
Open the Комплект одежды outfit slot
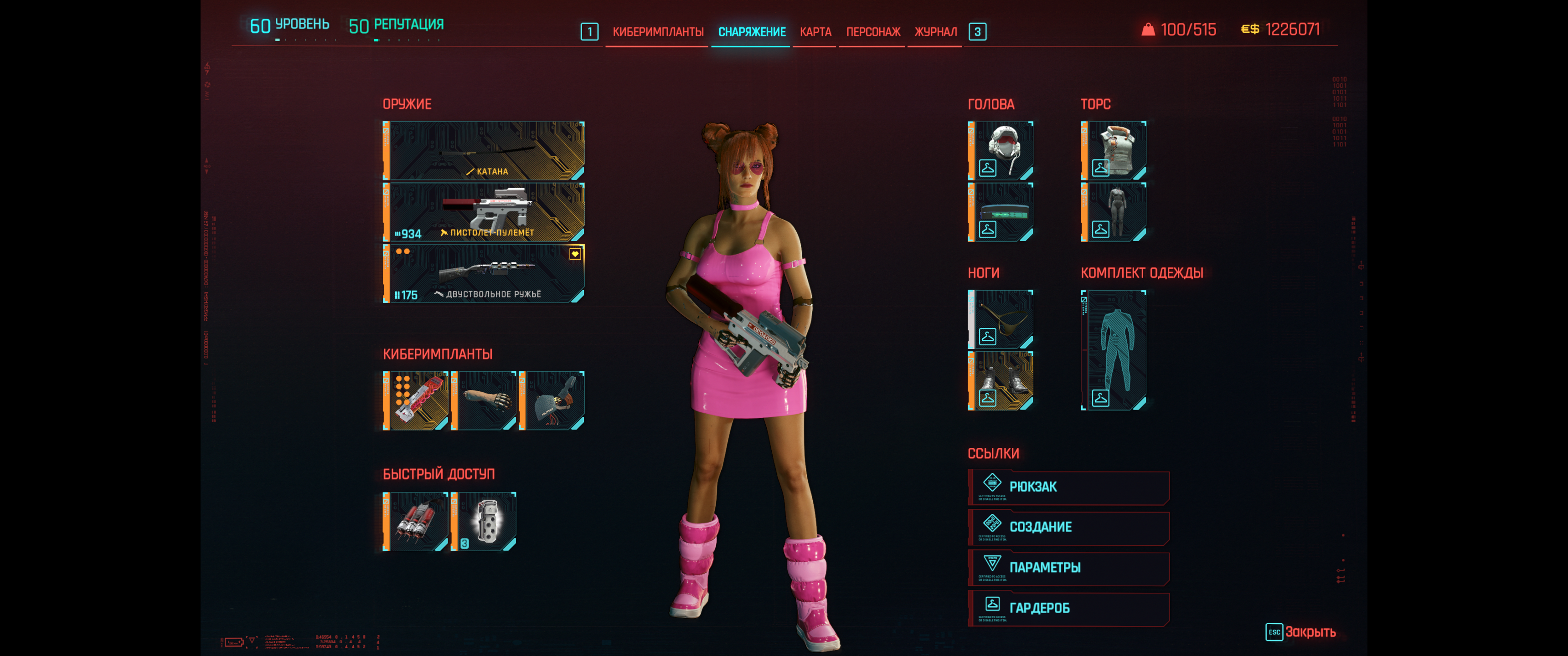coord(1114,350)
